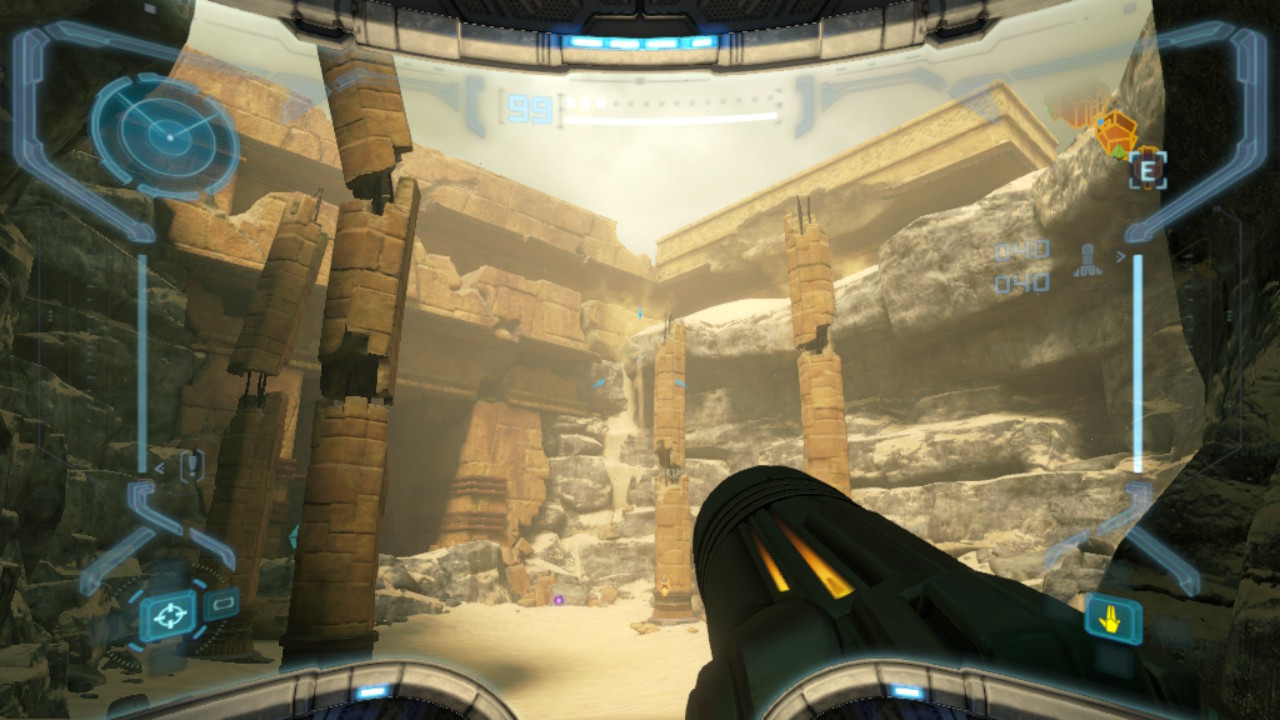This screenshot has width=1280, height=720.
Task: Select the 99 energy counter readout
Action: coord(532,109)
